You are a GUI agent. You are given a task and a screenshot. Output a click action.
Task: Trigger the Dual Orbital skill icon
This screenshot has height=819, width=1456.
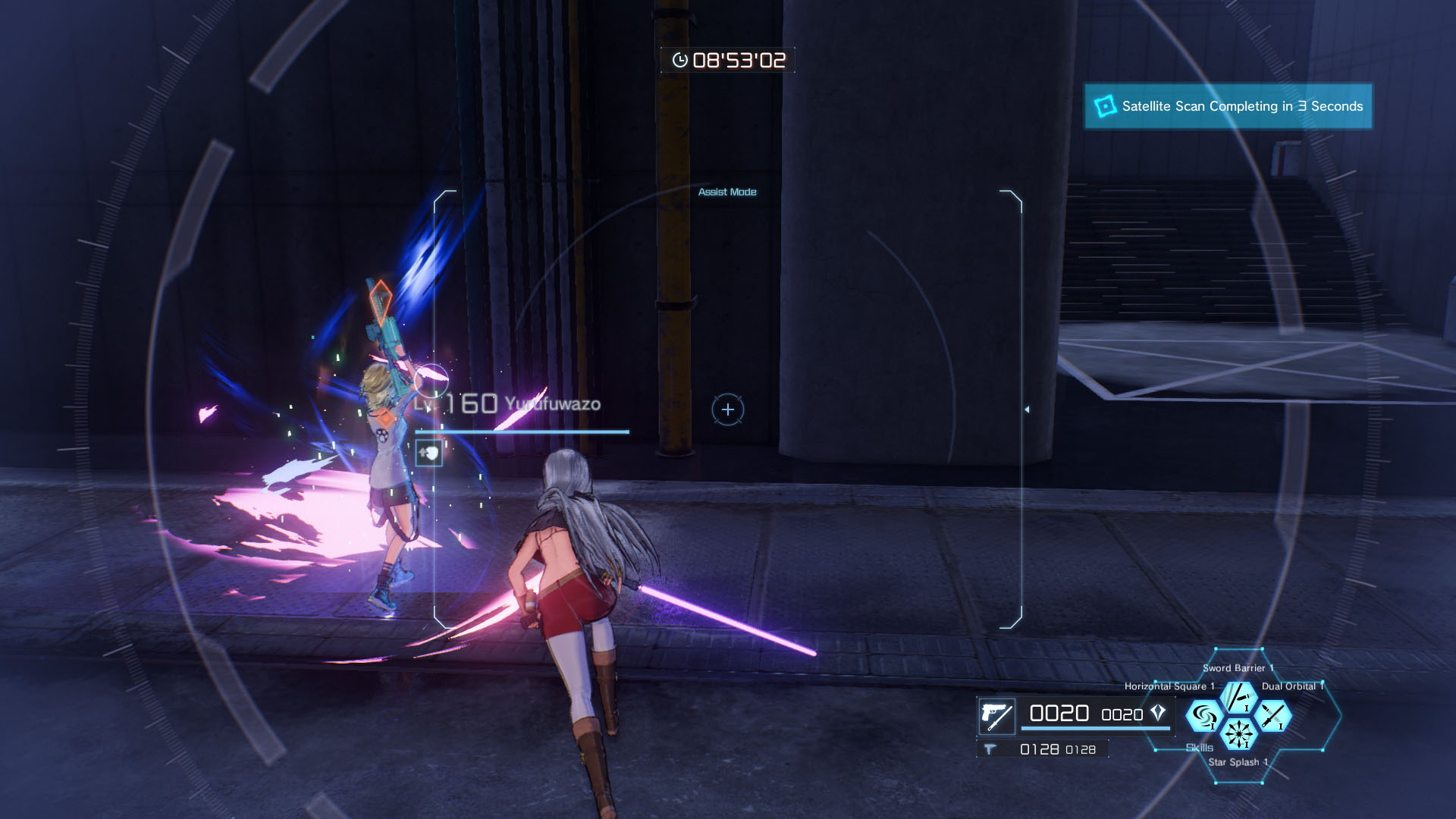pos(1273,716)
